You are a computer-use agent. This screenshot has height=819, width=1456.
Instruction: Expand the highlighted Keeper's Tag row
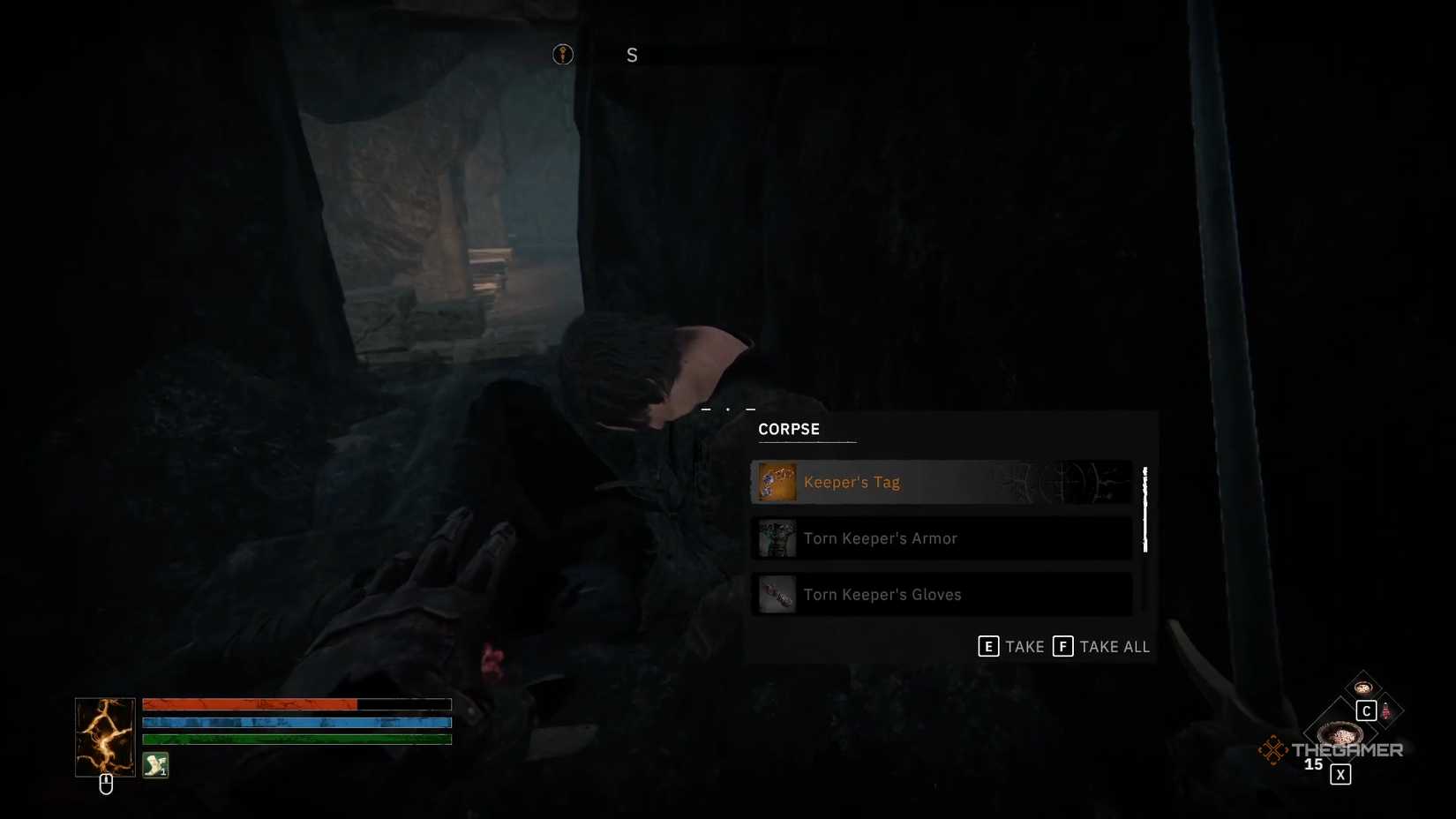940,482
